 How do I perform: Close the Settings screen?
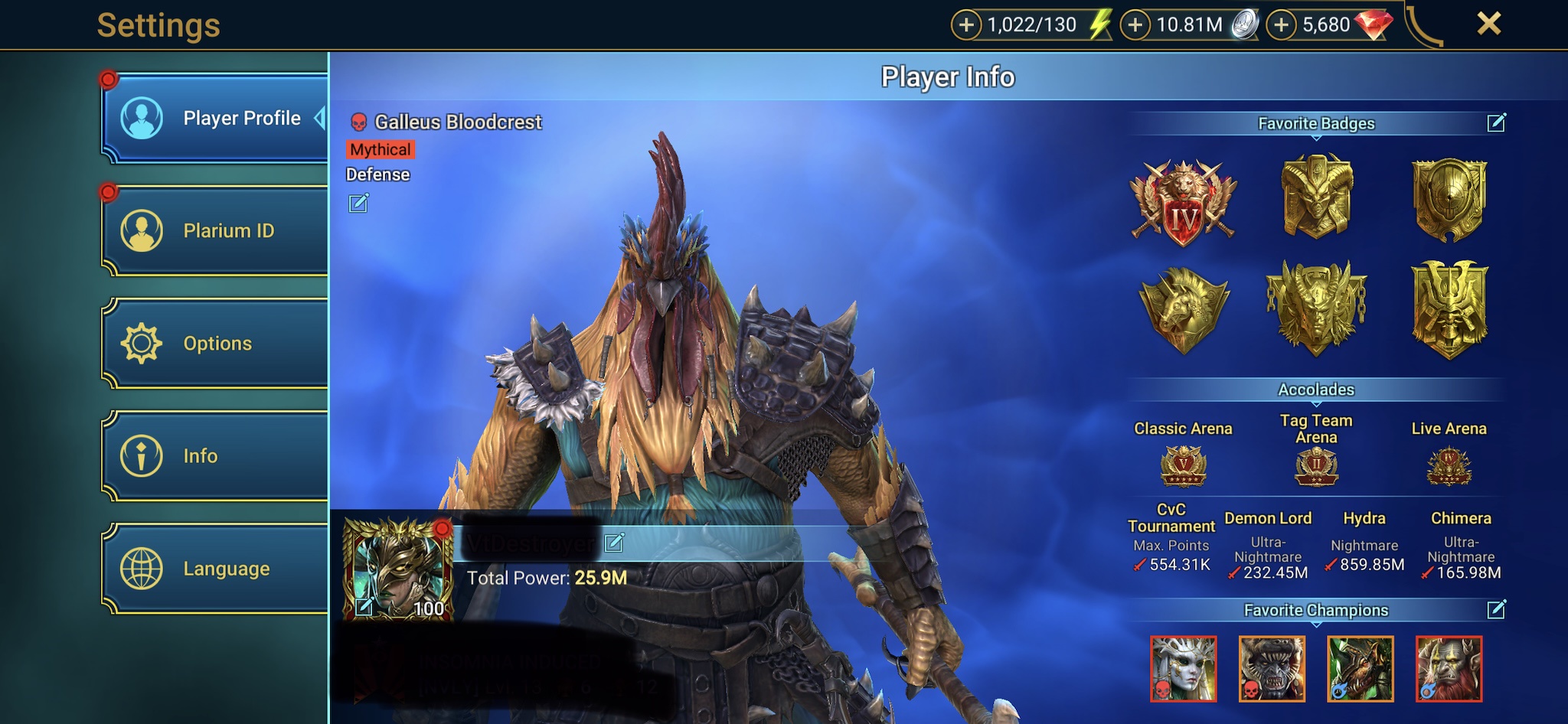(x=1488, y=24)
